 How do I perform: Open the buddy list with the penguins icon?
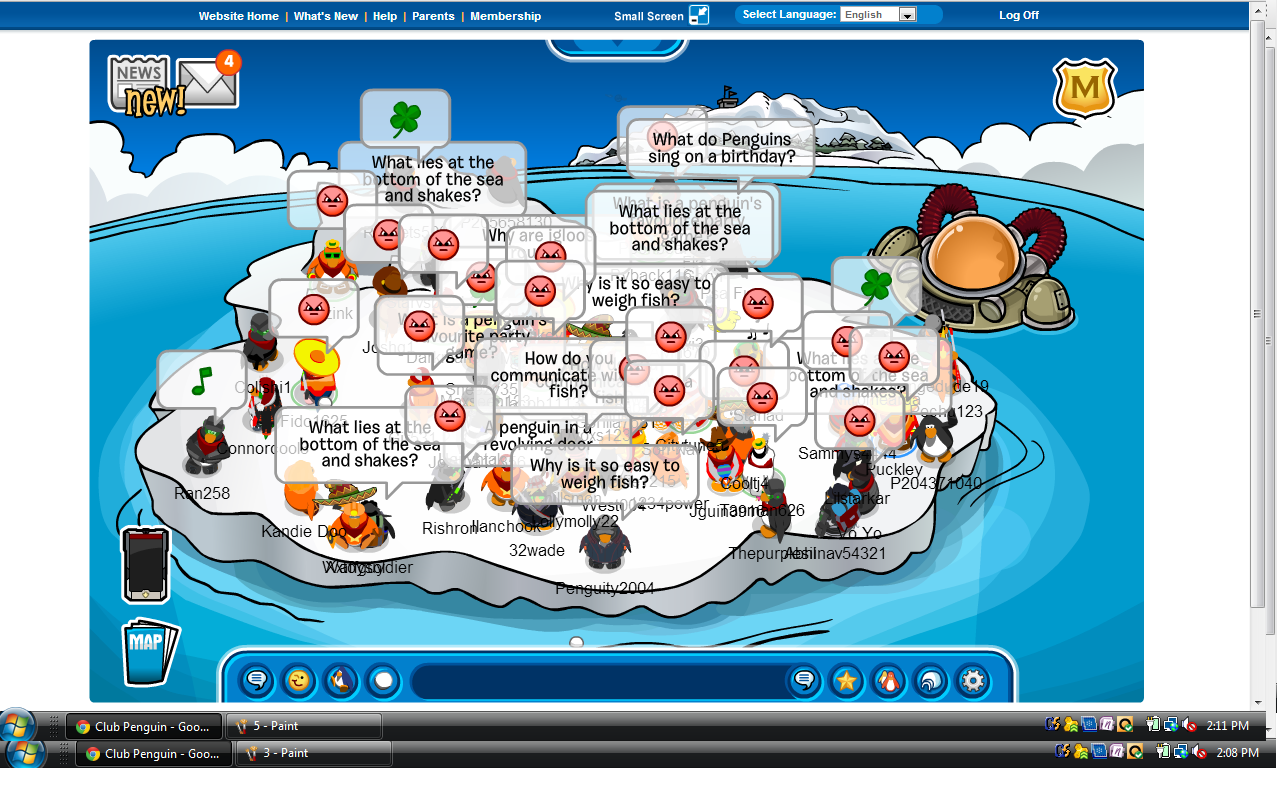click(x=888, y=681)
